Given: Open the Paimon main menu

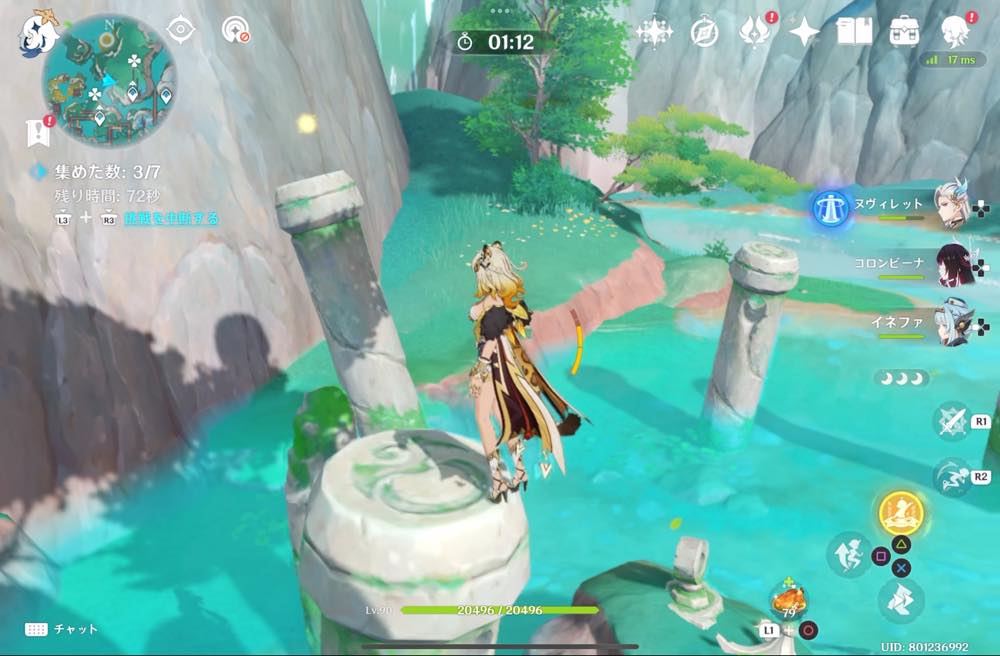Looking at the screenshot, I should pyautogui.click(x=38, y=30).
